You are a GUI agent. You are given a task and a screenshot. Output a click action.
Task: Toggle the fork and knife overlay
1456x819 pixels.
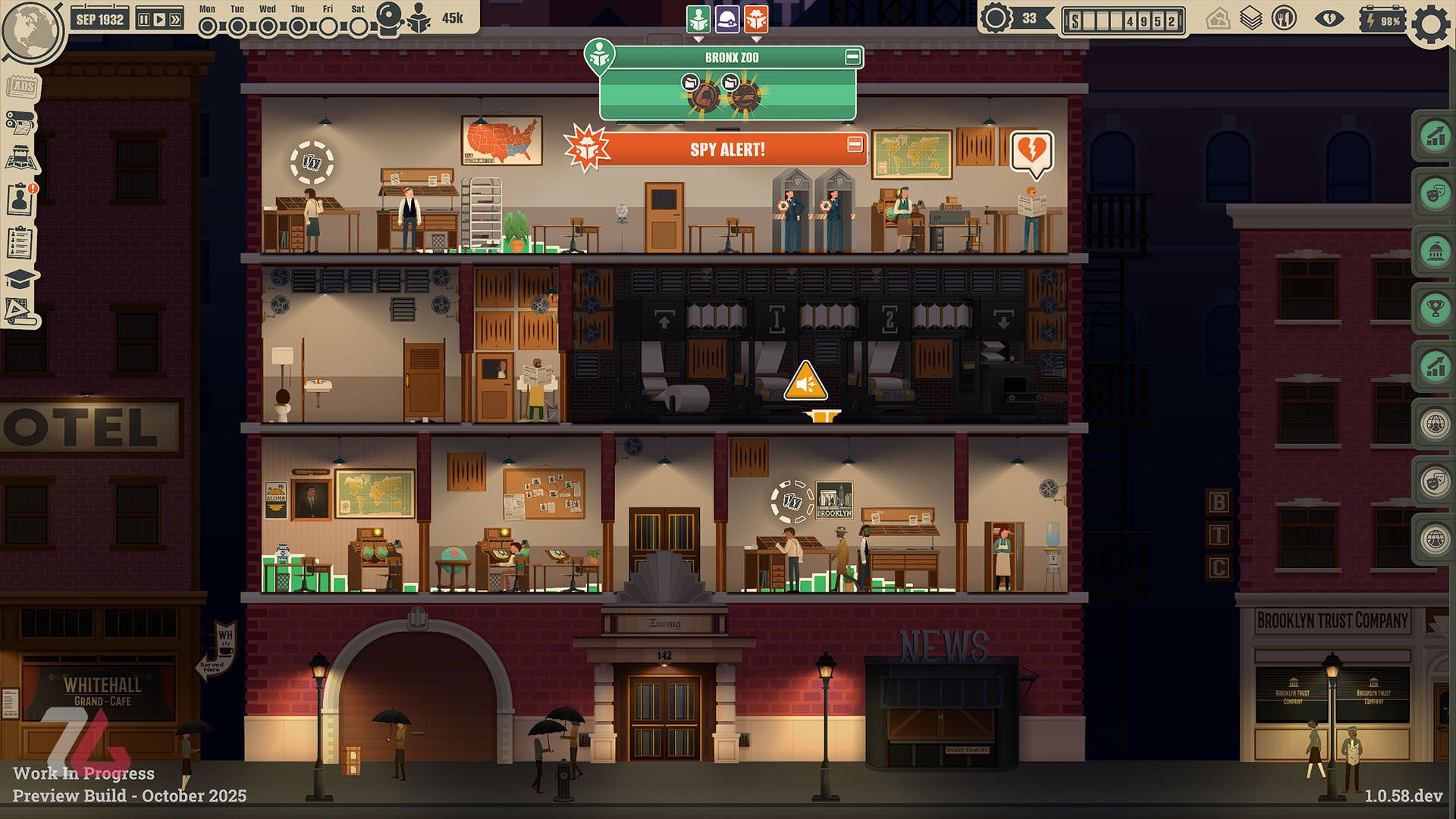(x=1284, y=18)
